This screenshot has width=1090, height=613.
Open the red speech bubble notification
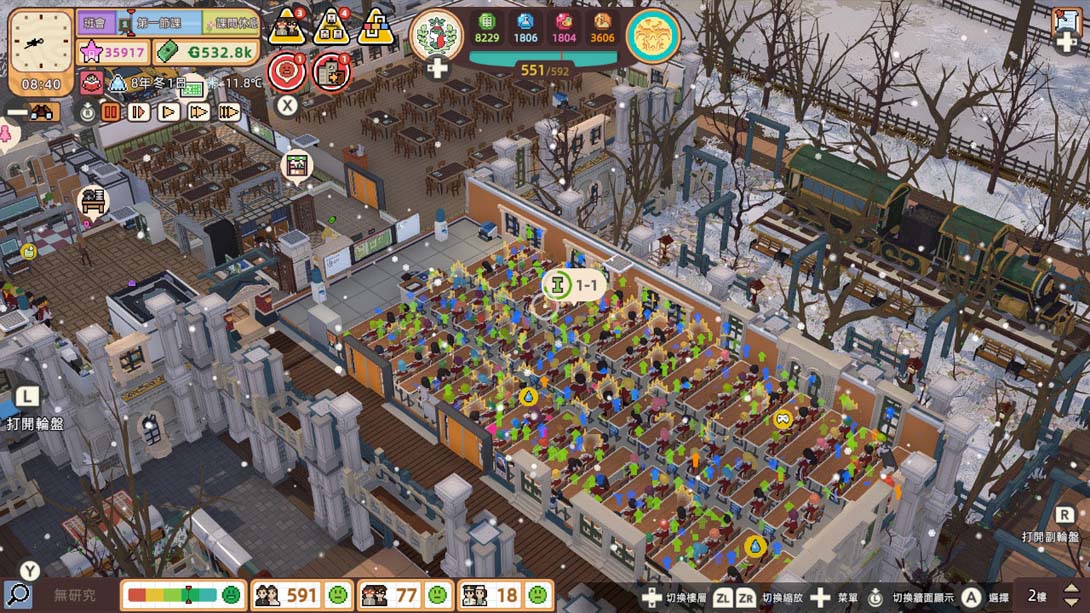pos(286,70)
